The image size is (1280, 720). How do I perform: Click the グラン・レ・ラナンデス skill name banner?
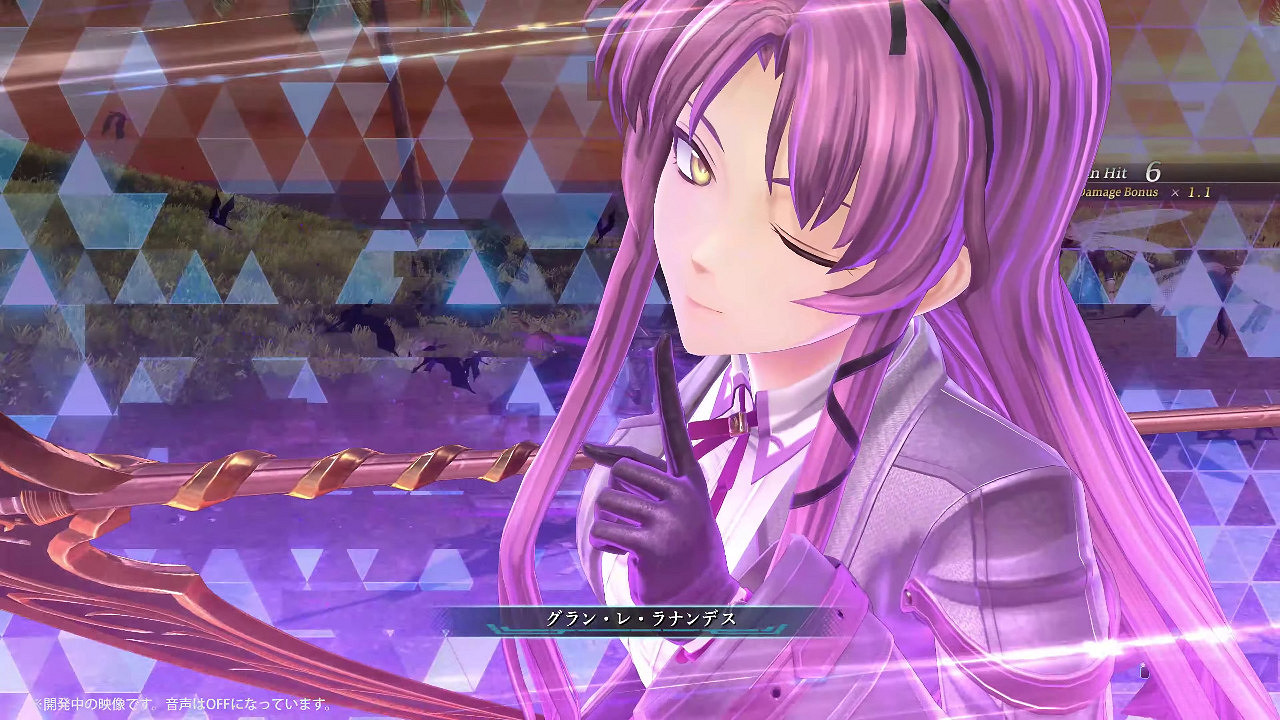(x=640, y=621)
